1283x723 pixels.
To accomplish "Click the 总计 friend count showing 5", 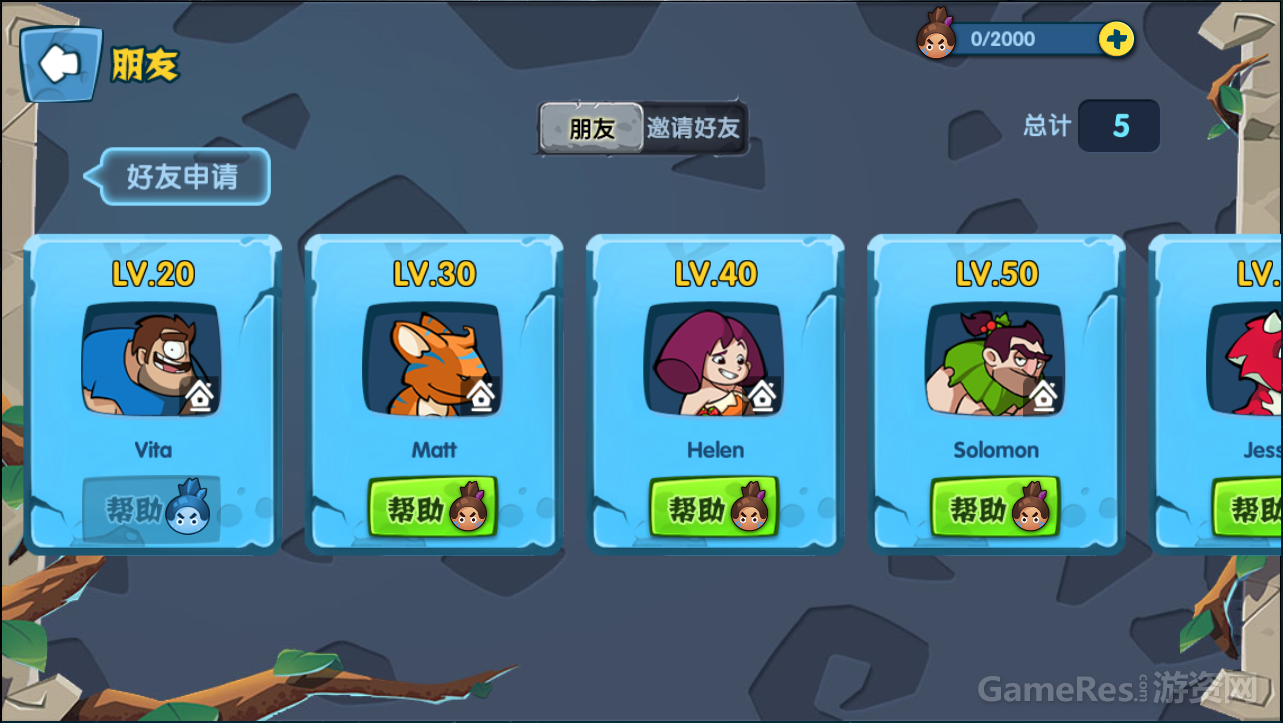I will coord(1118,126).
